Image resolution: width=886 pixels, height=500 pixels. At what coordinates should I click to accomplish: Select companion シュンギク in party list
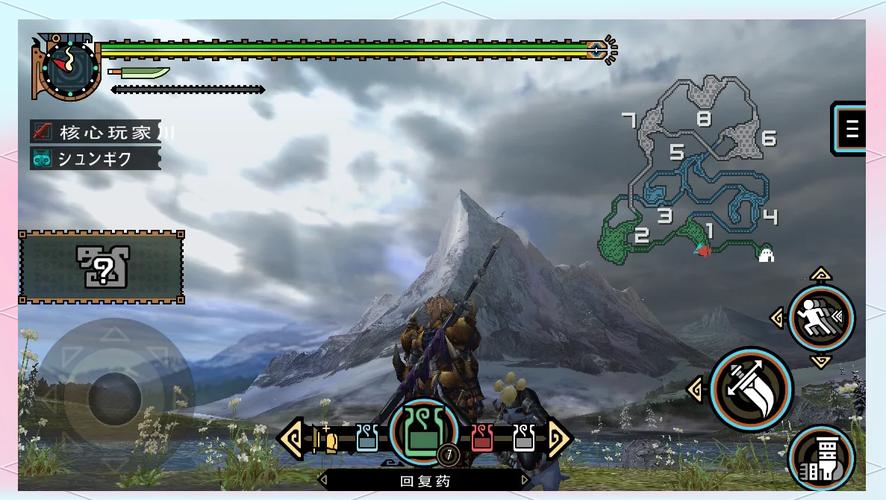[95, 158]
